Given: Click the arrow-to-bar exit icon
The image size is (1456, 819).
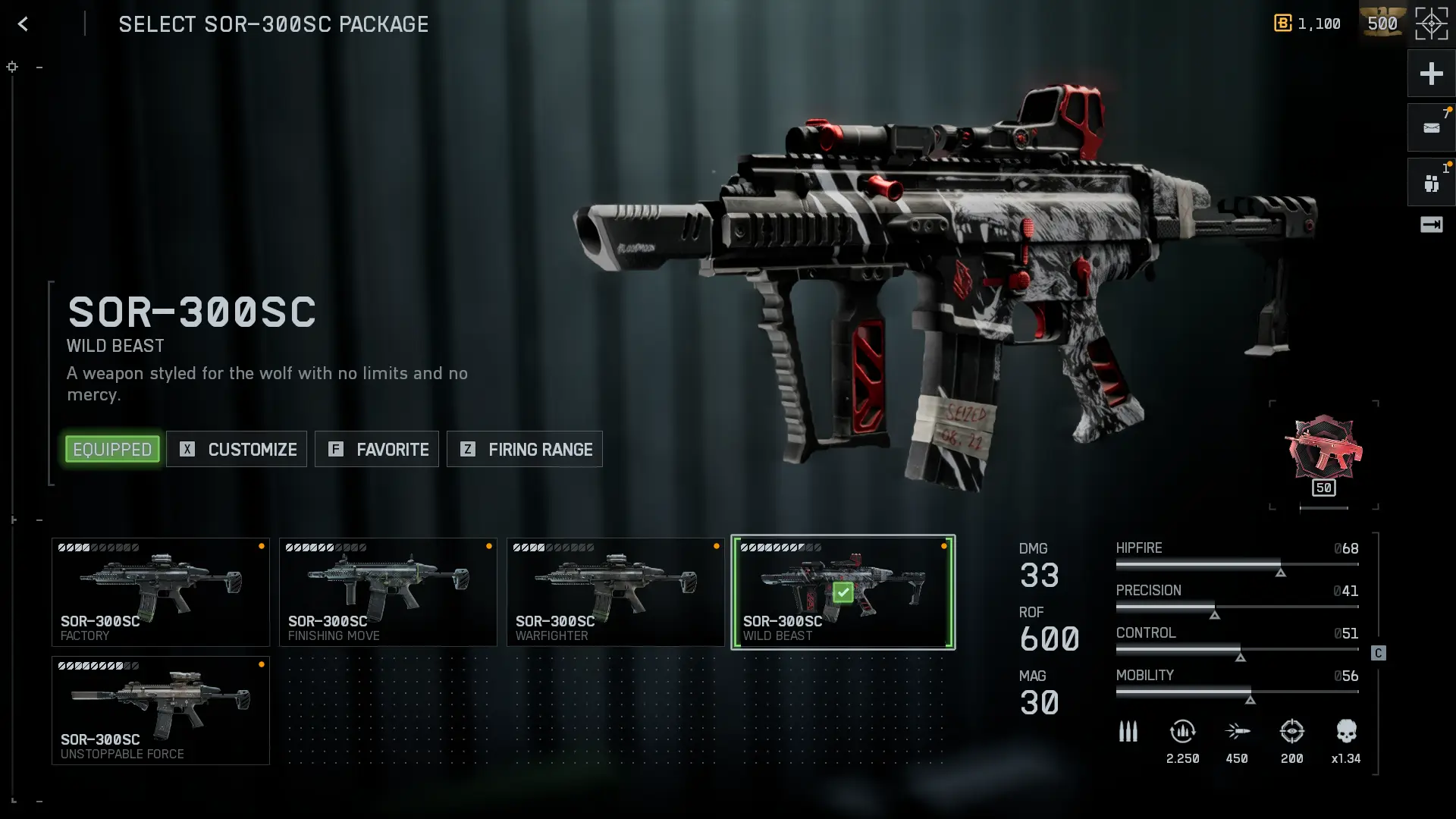Looking at the screenshot, I should [x=1431, y=224].
